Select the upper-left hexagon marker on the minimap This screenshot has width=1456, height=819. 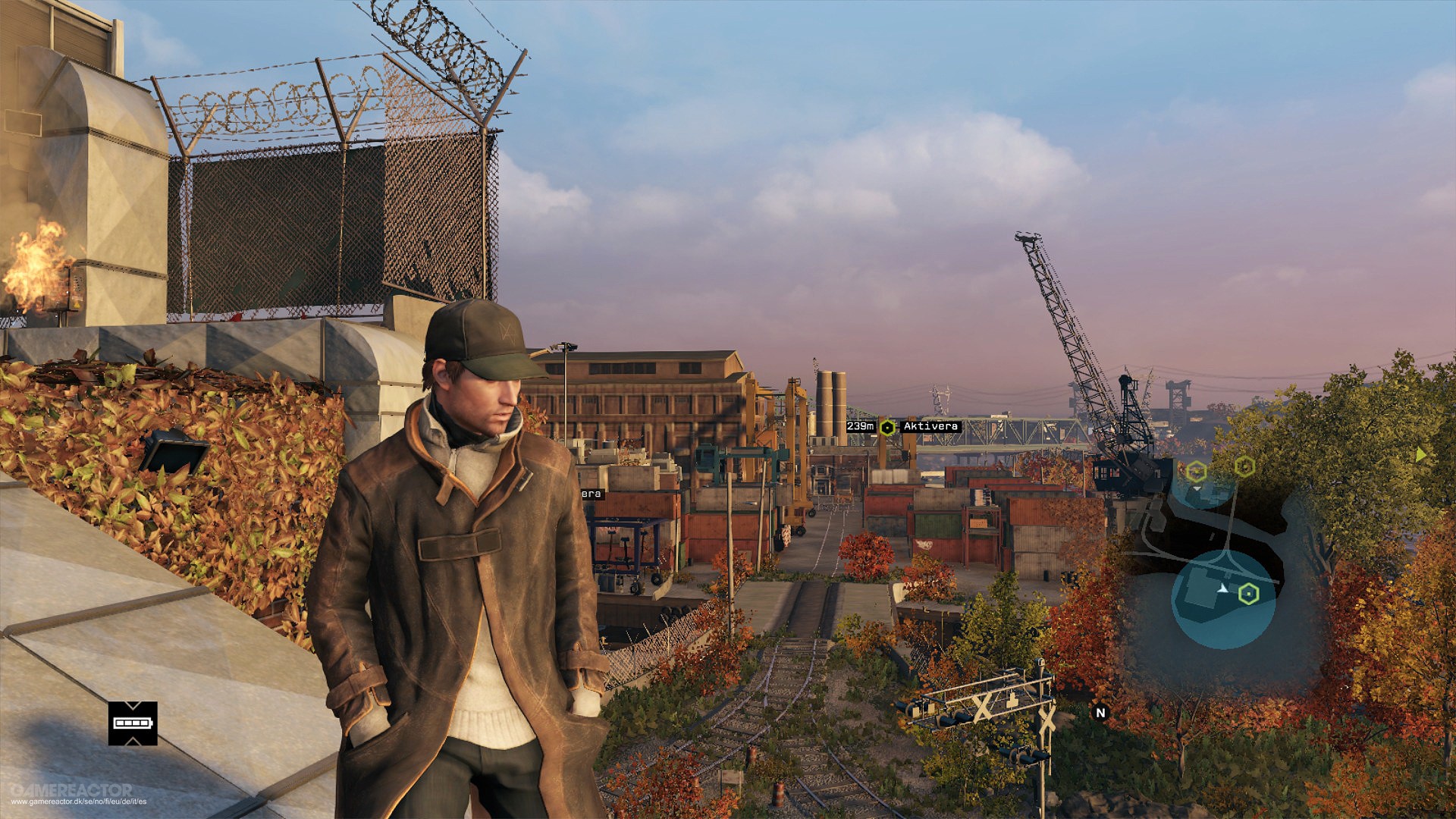pos(1196,471)
